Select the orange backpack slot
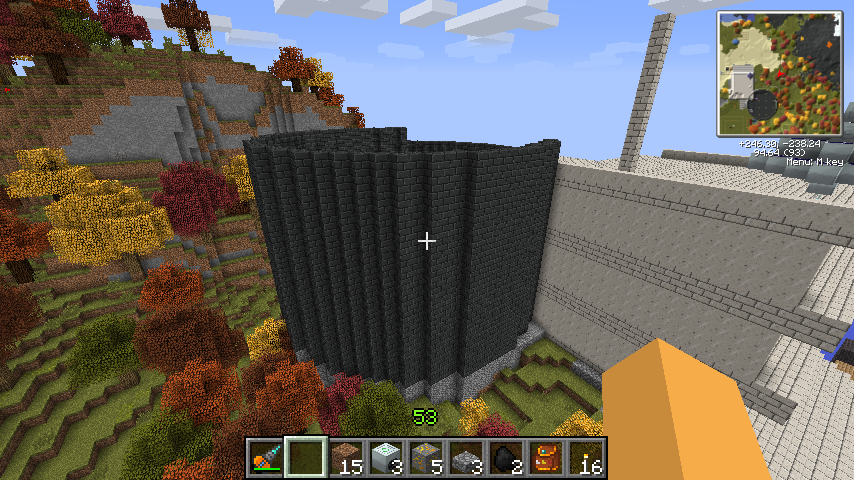The height and width of the screenshot is (480, 854). pos(546,458)
